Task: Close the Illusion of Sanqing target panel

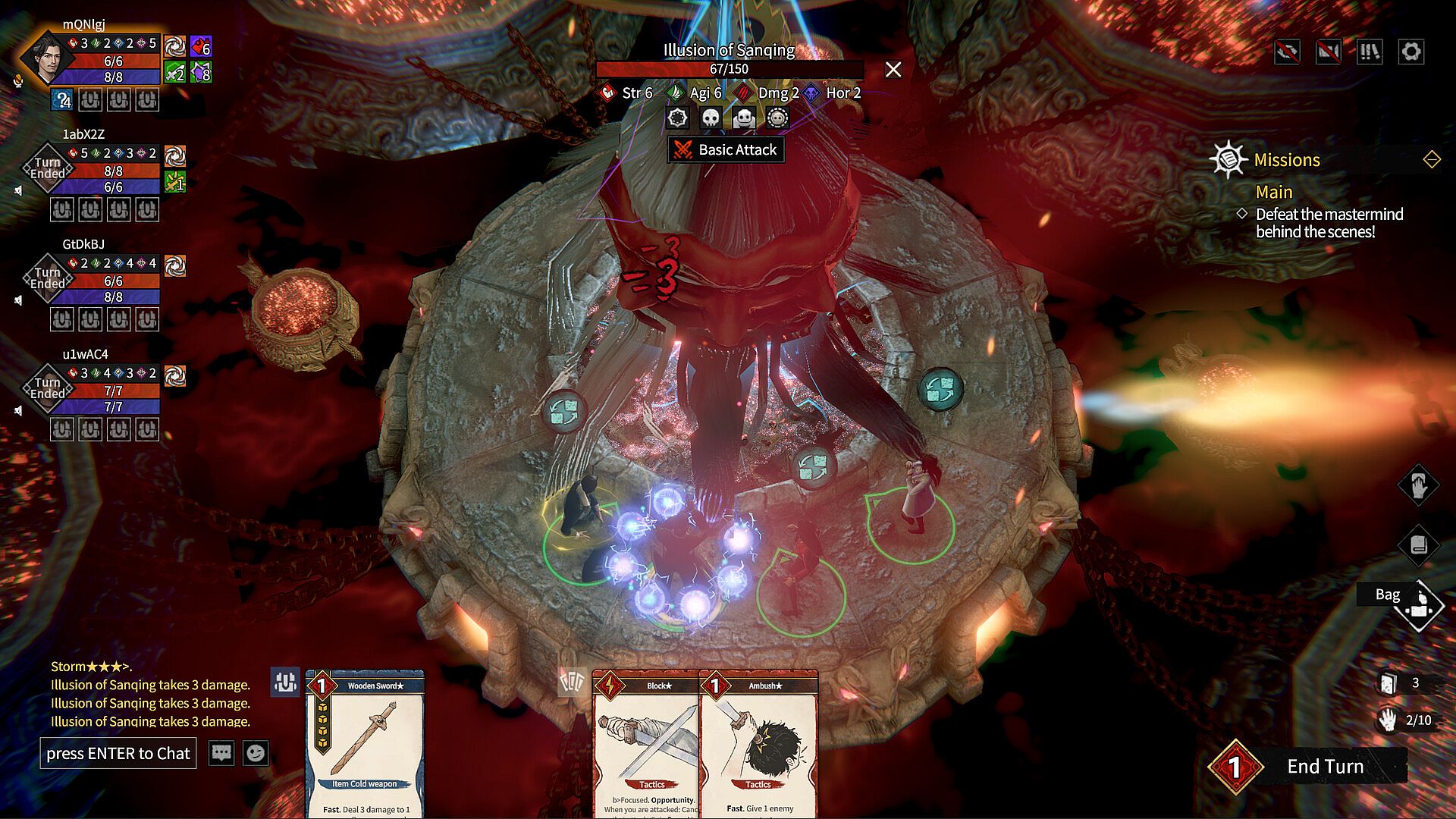Action: tap(893, 70)
